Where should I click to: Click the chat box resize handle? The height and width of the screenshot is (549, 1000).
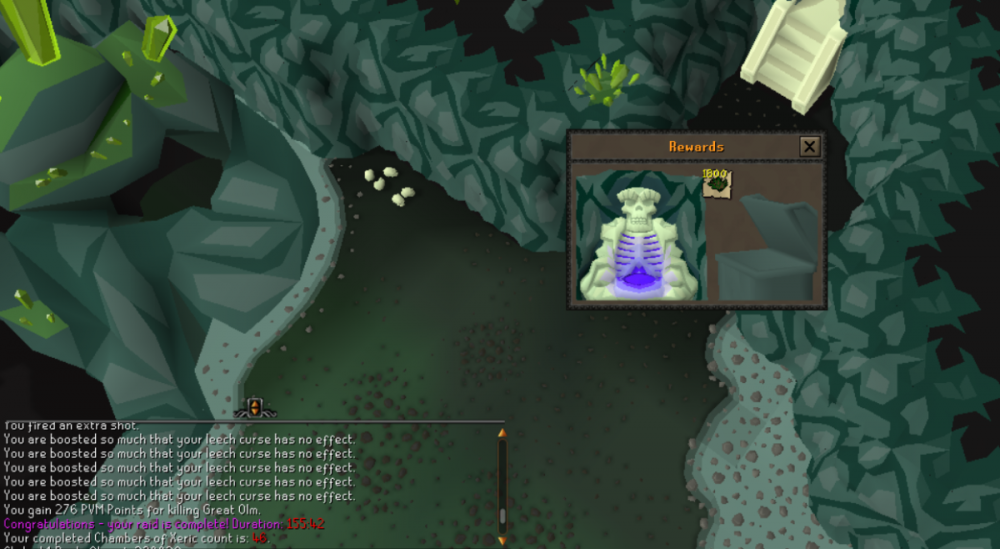tap(254, 407)
